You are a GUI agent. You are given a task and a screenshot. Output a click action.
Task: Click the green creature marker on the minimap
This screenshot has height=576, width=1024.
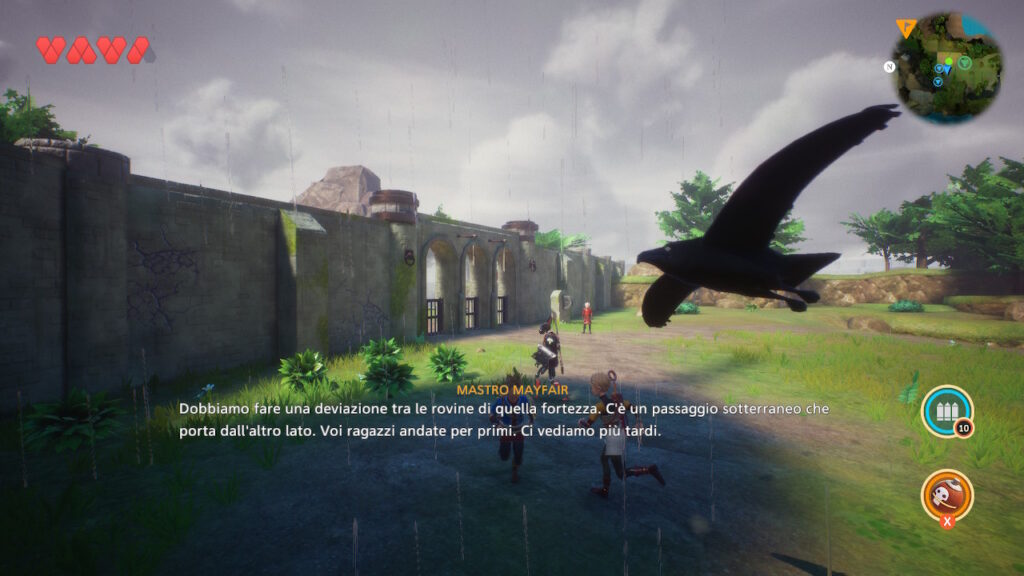coord(965,63)
